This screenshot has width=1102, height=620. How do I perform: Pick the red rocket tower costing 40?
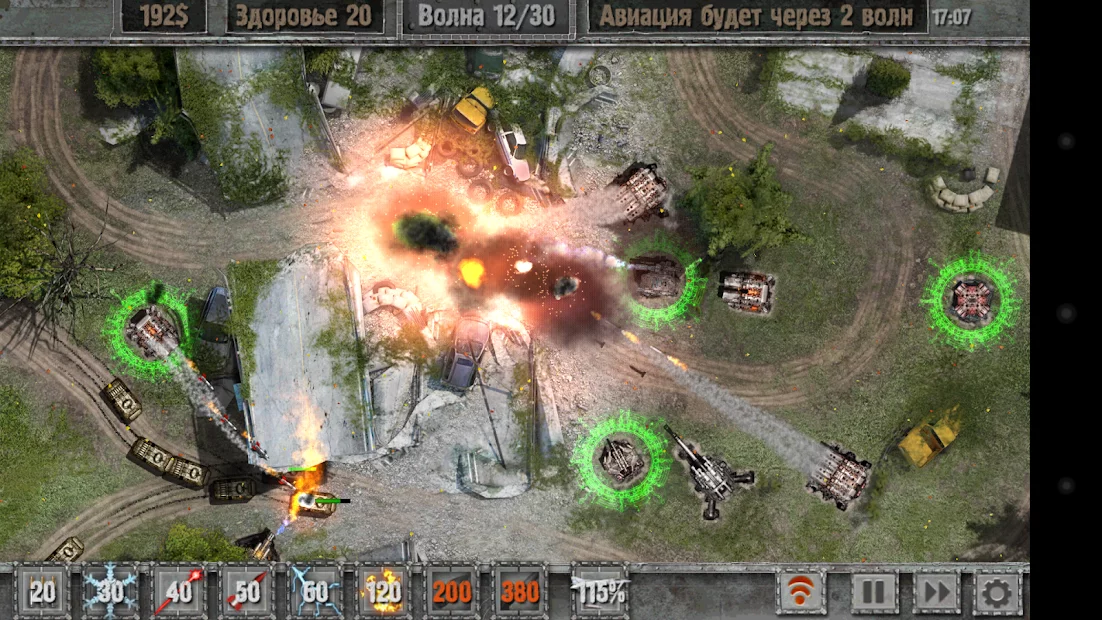coord(179,592)
